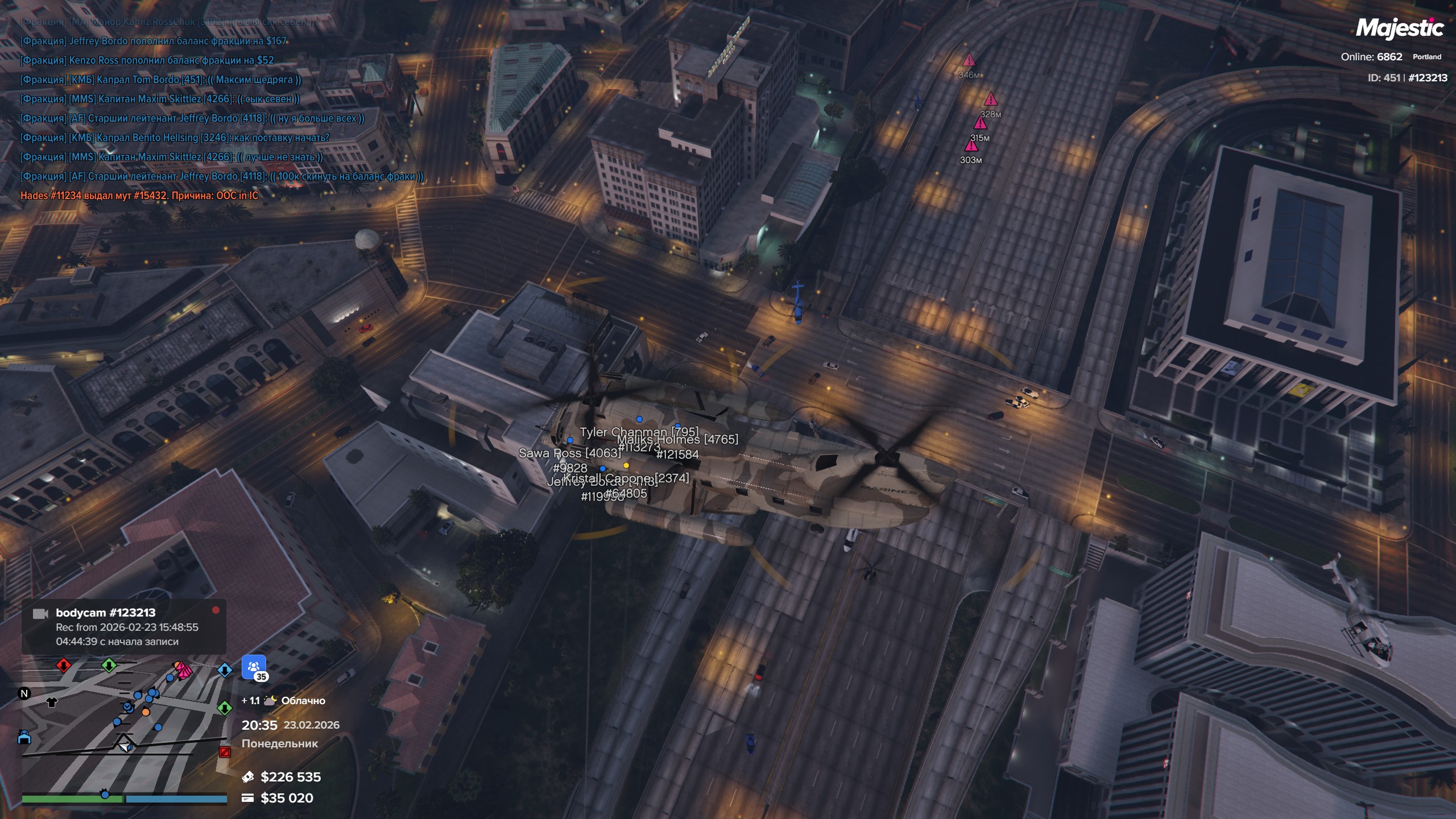Click the orange Hades mute notice in chat
1456x819 pixels.
point(139,196)
